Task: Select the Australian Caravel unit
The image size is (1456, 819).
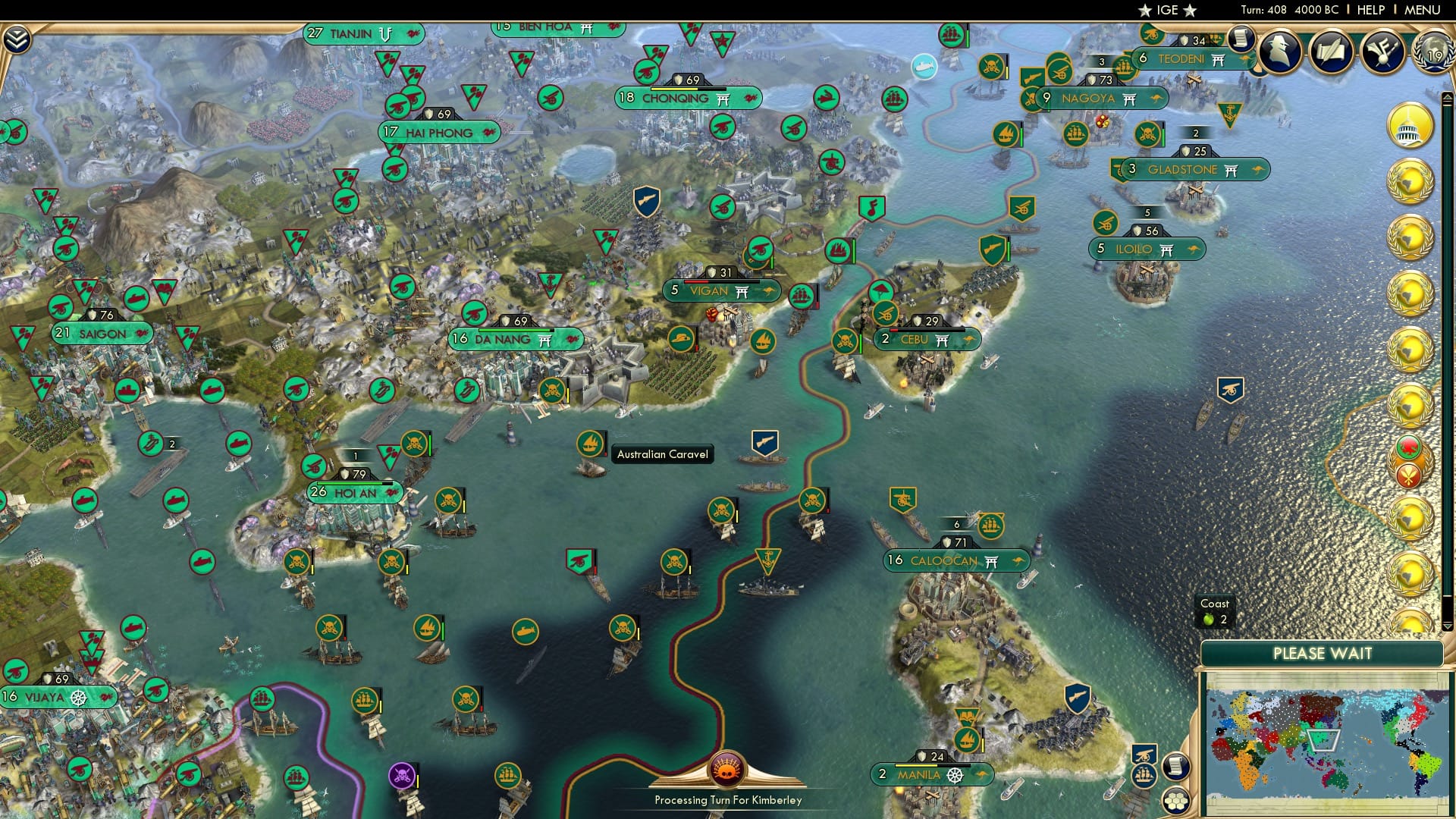Action: pos(590,442)
